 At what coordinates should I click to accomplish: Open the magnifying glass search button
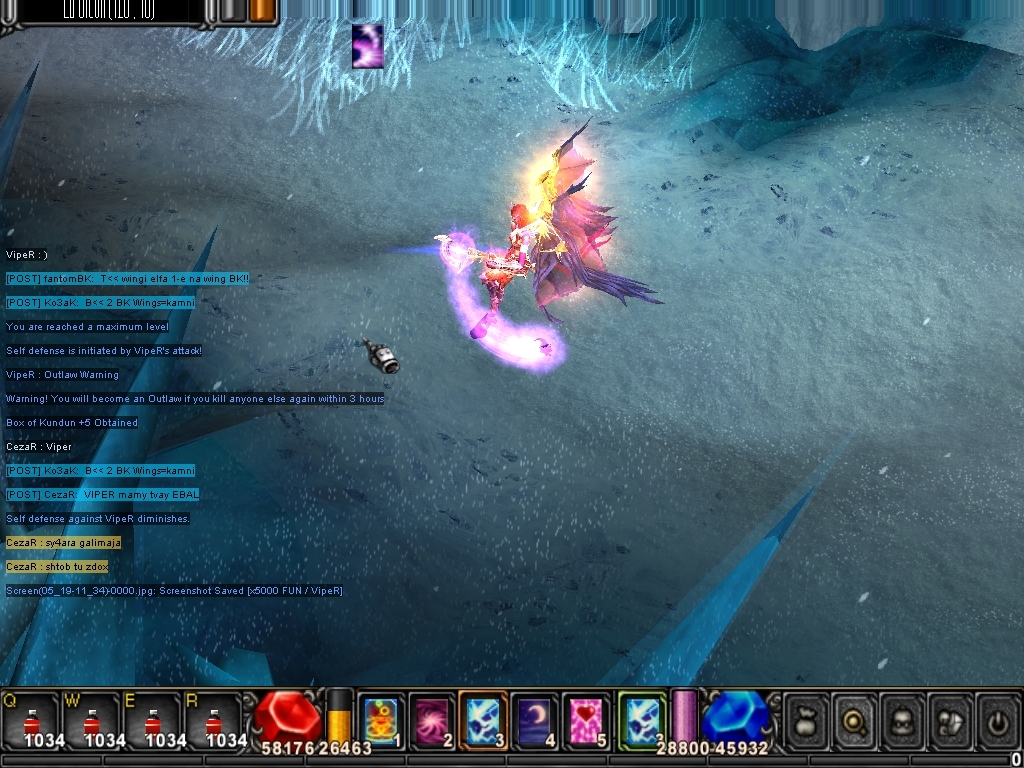coord(855,718)
